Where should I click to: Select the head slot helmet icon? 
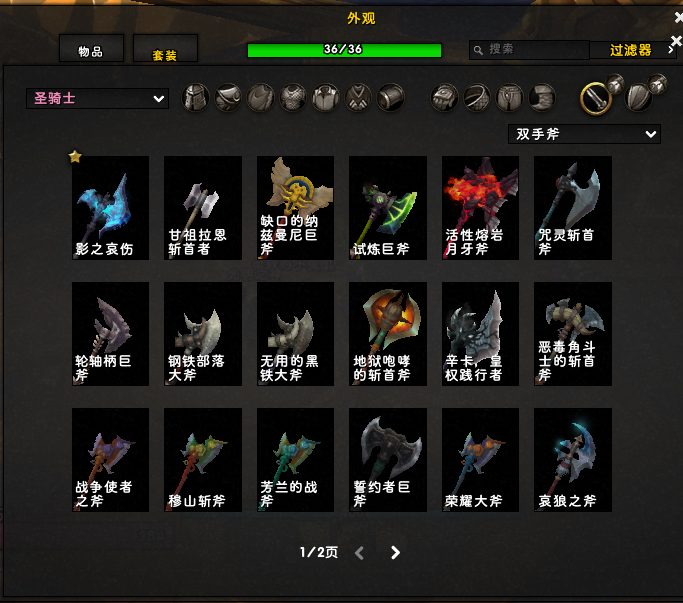pos(196,97)
